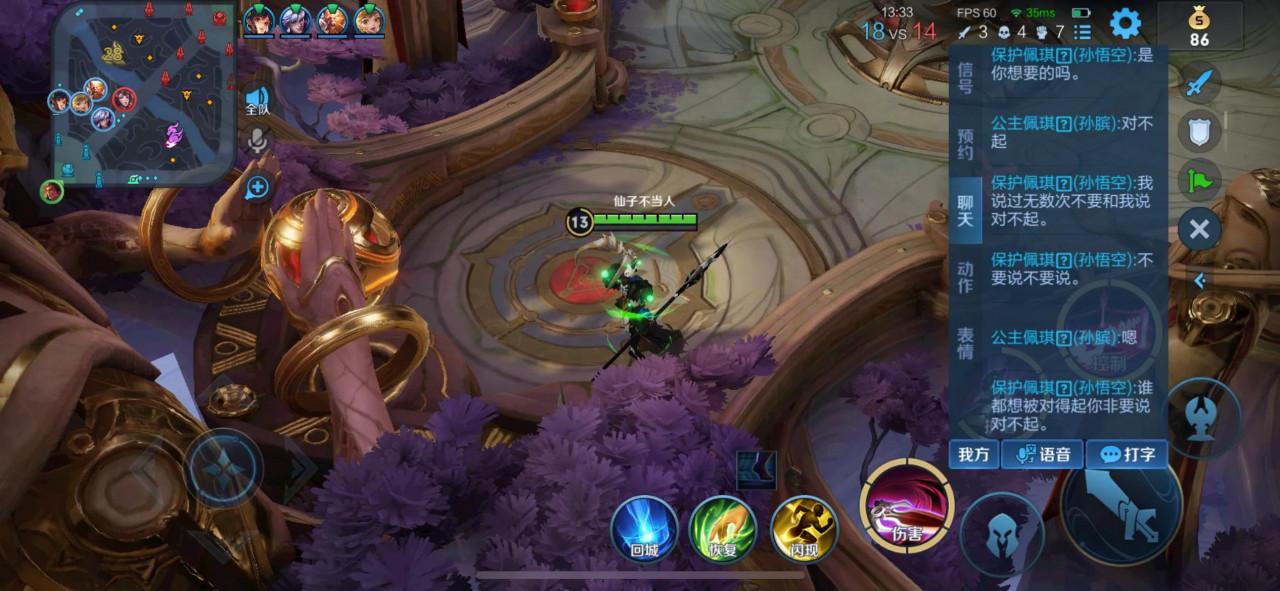Open the 打字 typing input
The height and width of the screenshot is (591, 1280).
coord(1127,454)
